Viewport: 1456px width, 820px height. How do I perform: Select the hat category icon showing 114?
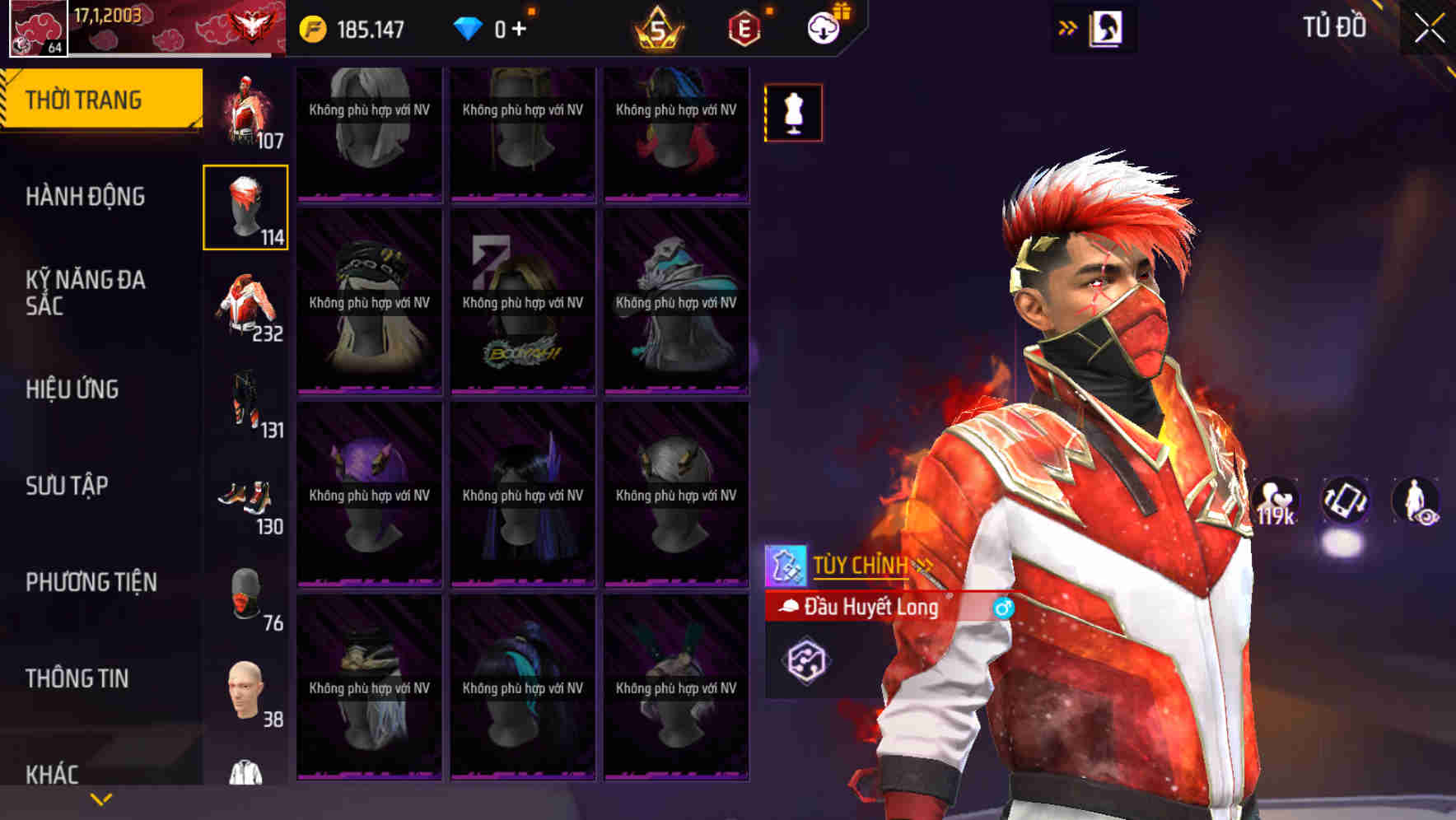(245, 206)
